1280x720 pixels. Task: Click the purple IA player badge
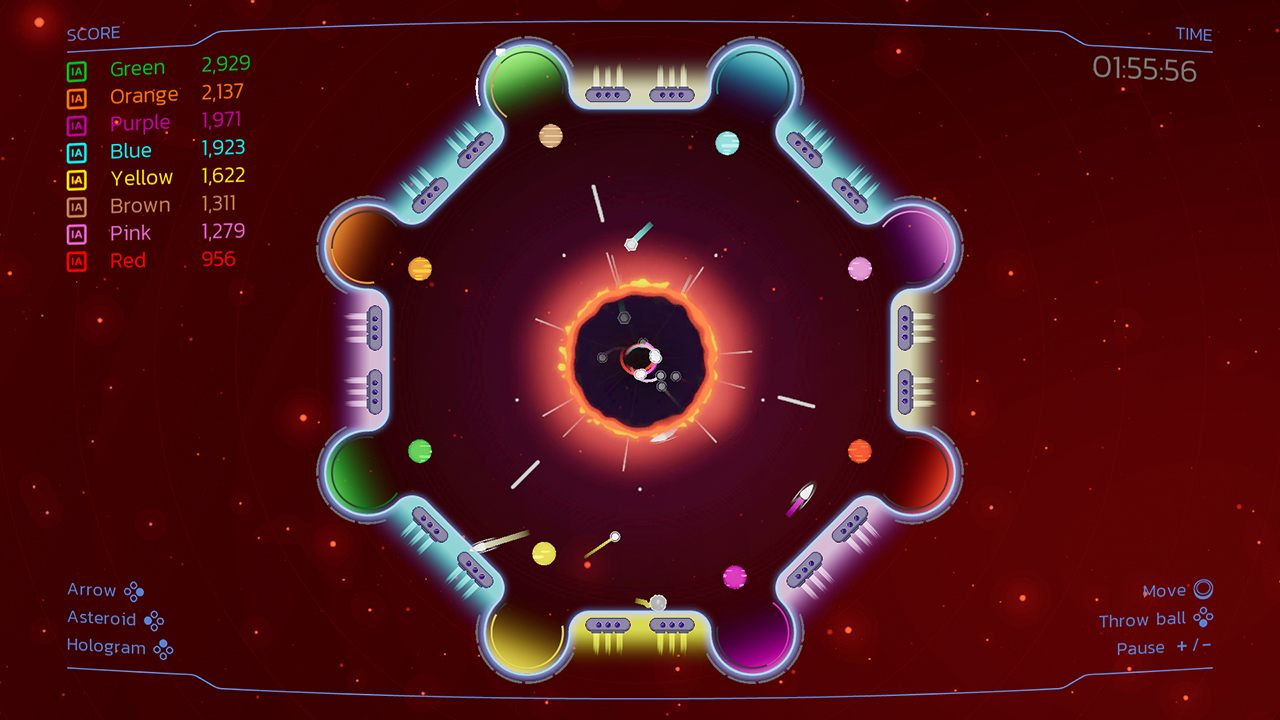(x=75, y=125)
